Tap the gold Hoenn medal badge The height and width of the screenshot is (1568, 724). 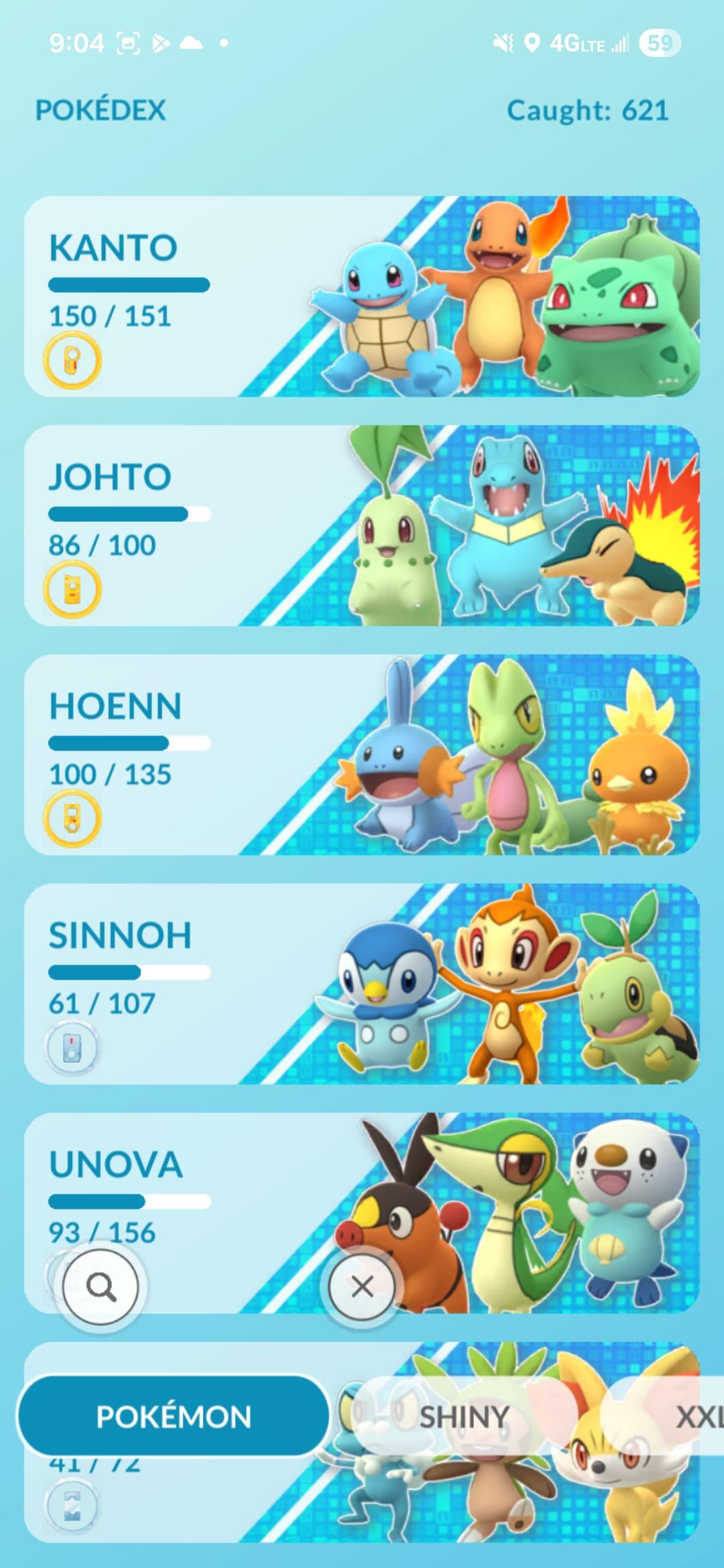coord(72,819)
